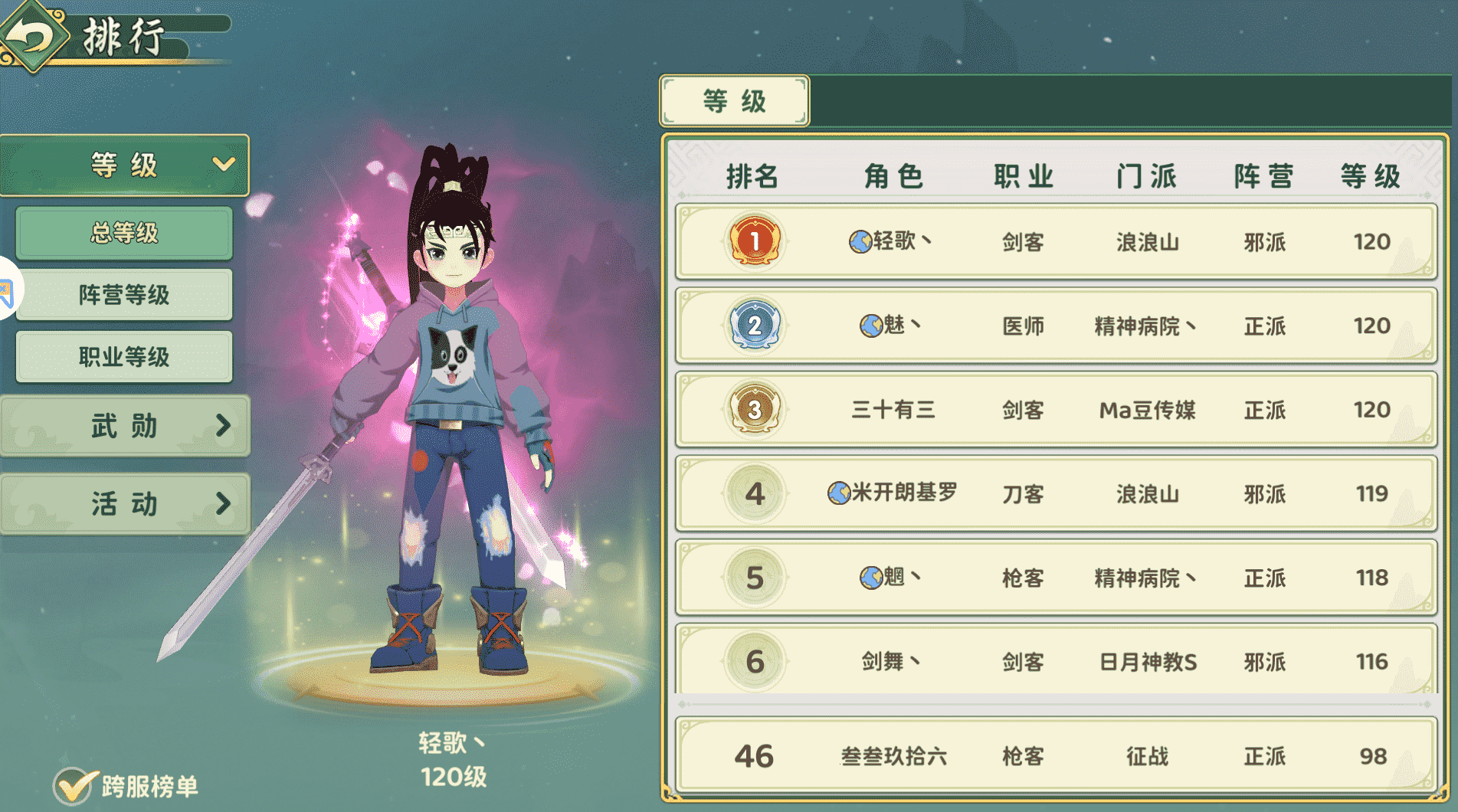Expand the 活动 section
This screenshot has height=812, width=1458.
[125, 505]
